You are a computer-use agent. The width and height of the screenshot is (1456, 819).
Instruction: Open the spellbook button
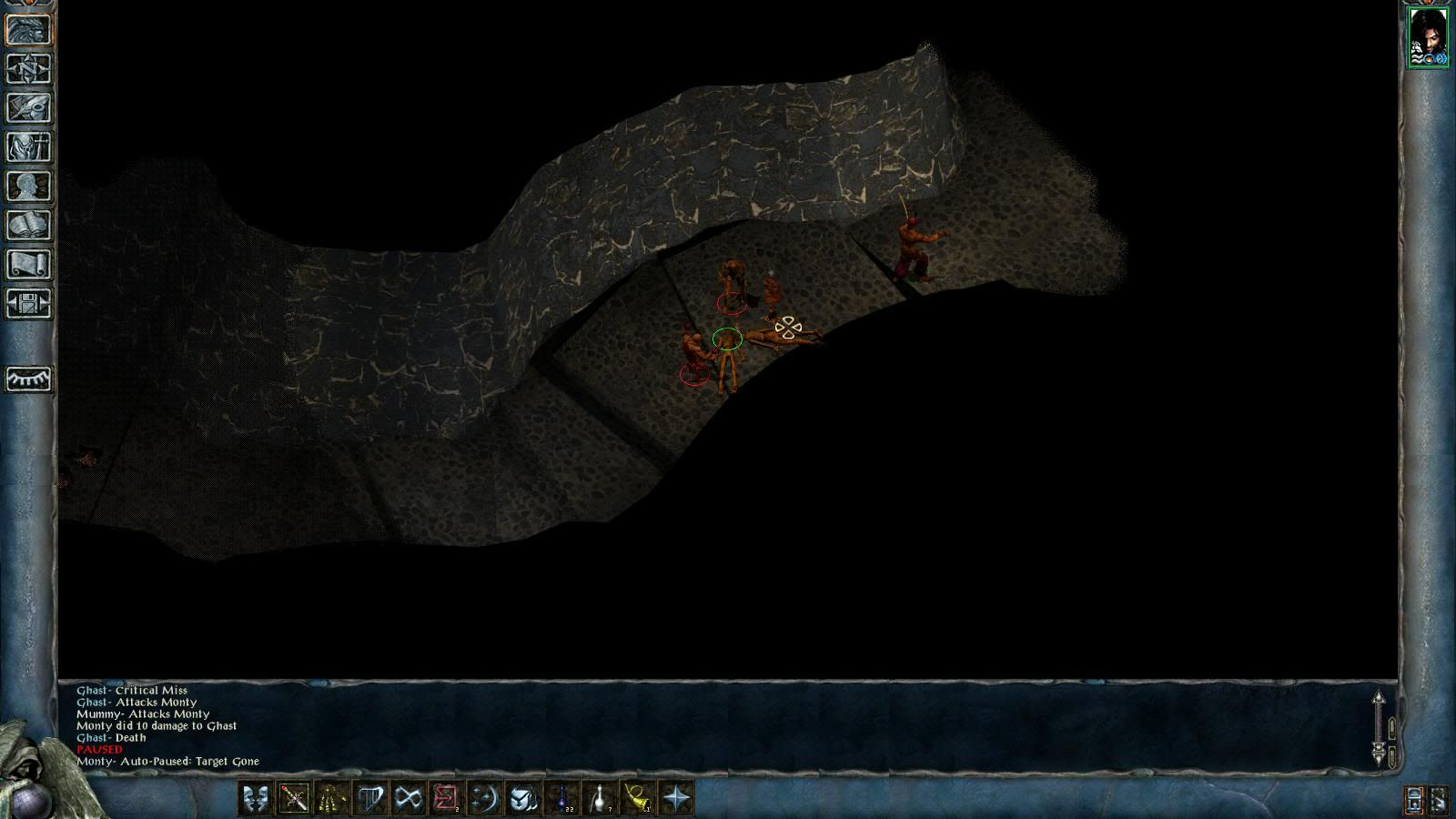tap(28, 226)
